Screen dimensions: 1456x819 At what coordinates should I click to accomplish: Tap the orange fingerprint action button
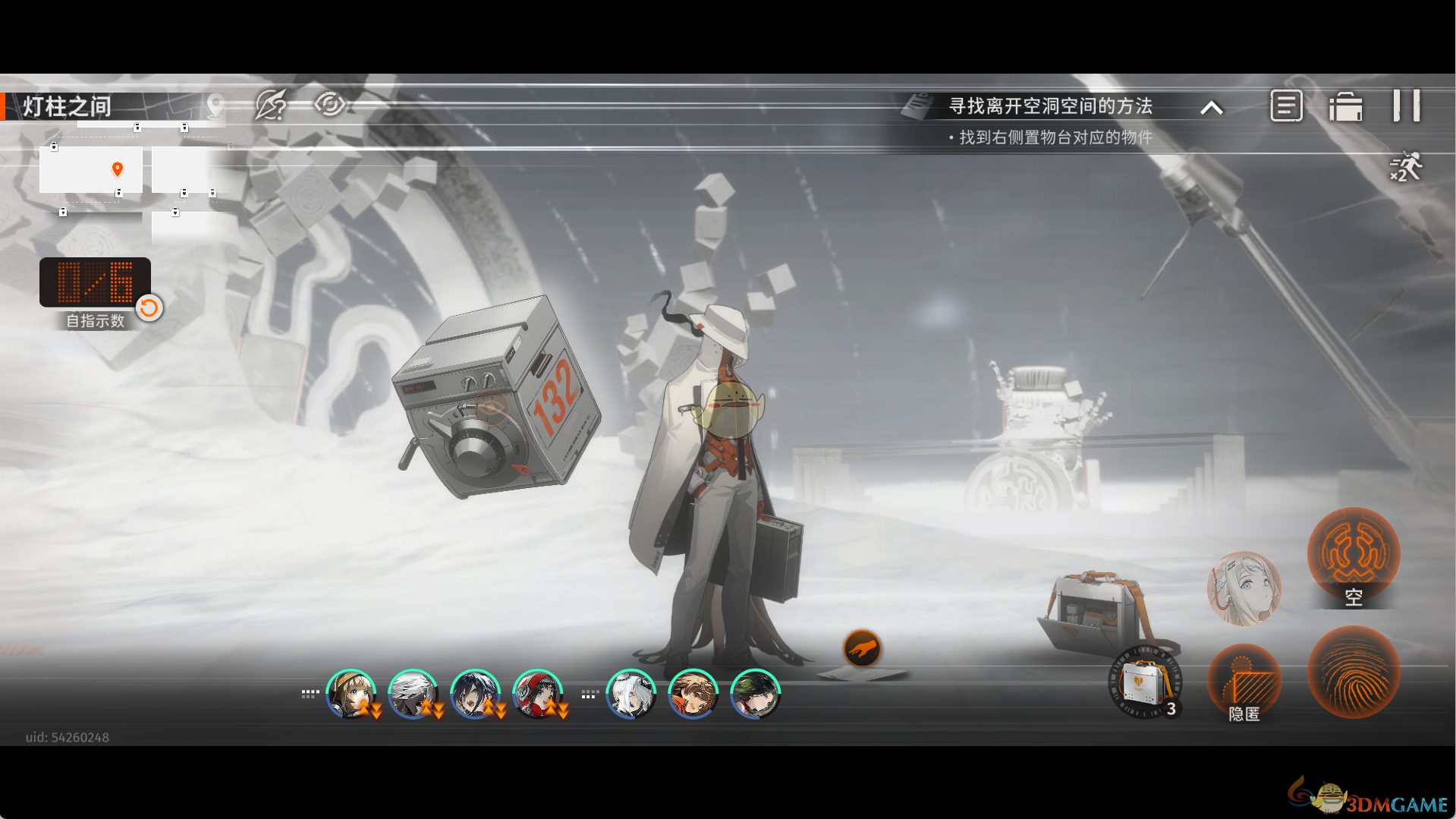point(1353,673)
